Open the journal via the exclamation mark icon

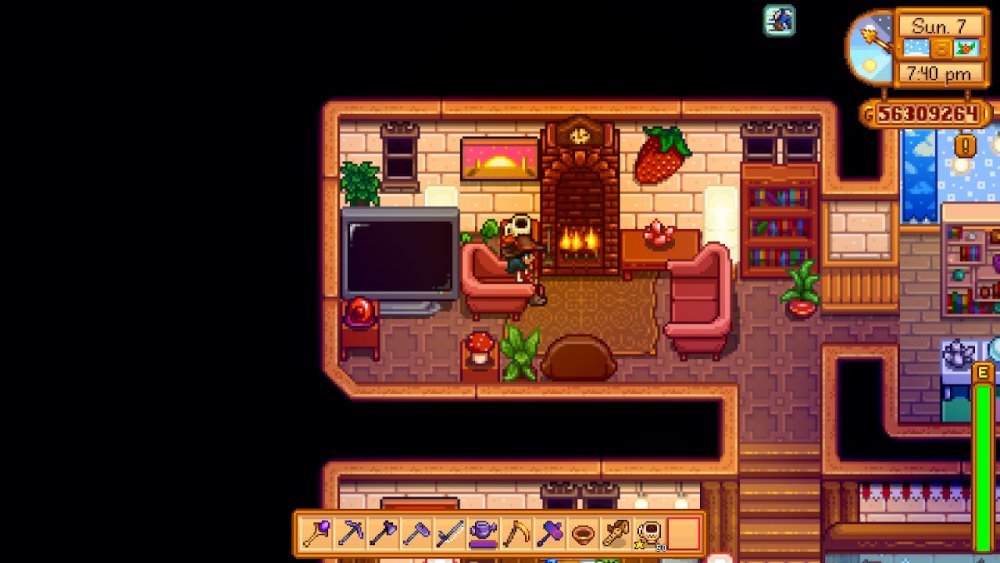click(965, 146)
